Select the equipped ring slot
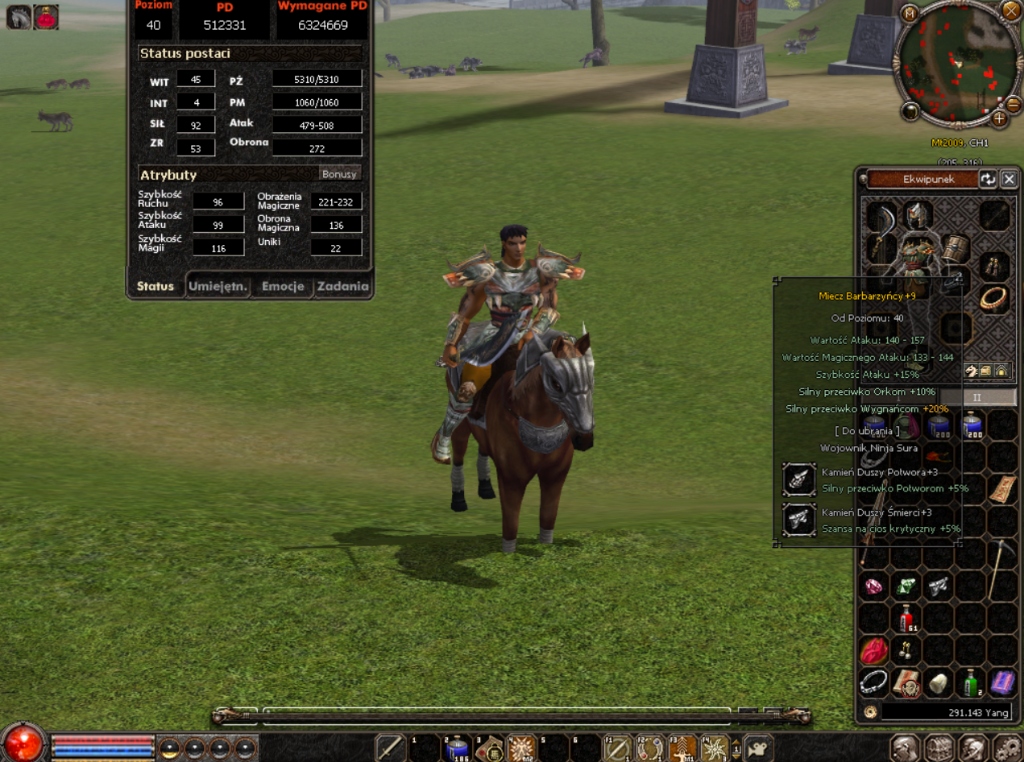 point(992,297)
